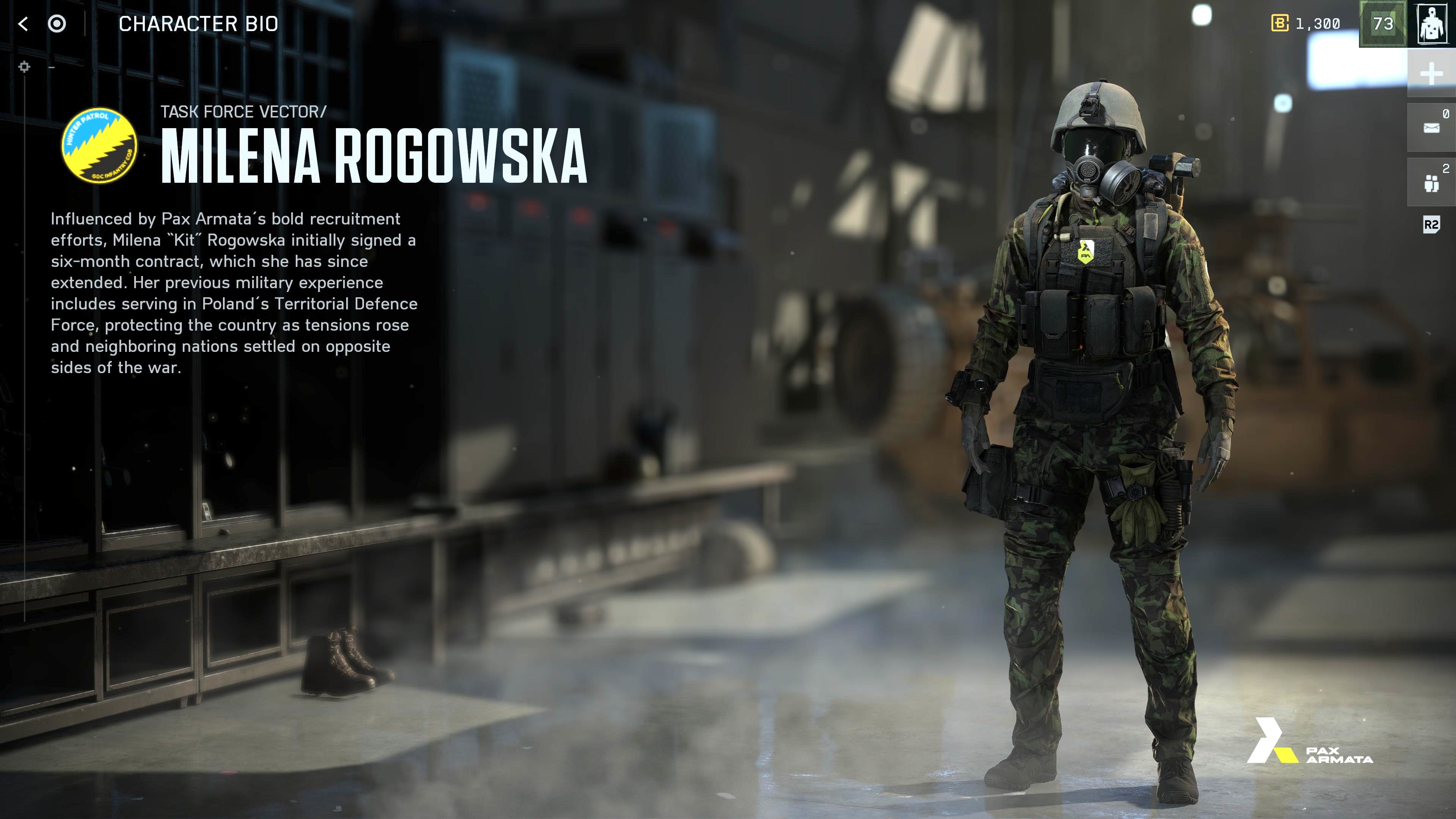Screen dimensions: 1456x819
Task: Open the player profile avatar
Action: (1432, 24)
